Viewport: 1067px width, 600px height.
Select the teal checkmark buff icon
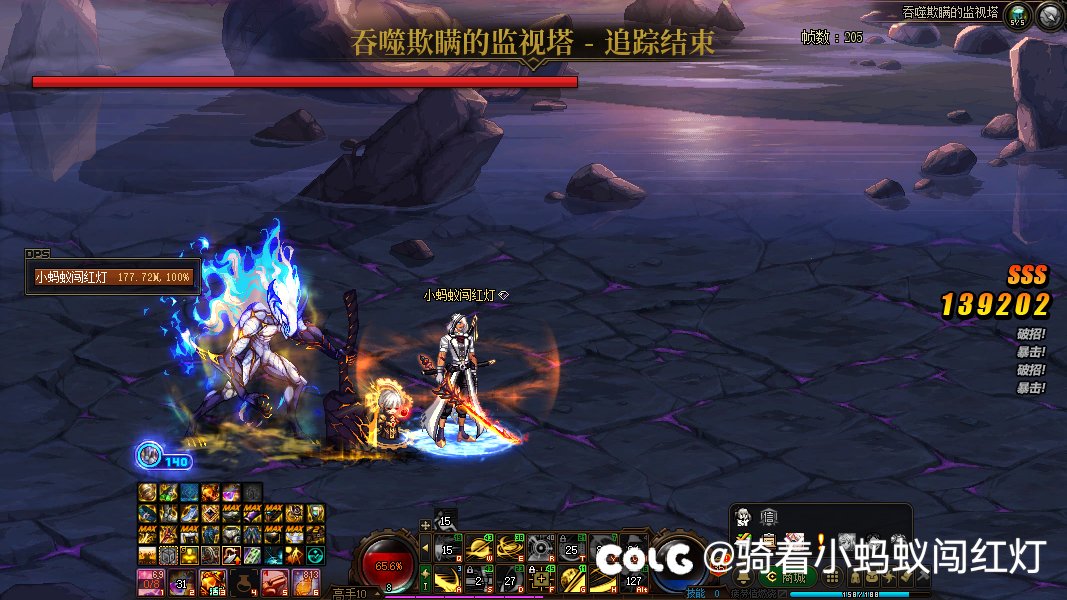(316, 554)
